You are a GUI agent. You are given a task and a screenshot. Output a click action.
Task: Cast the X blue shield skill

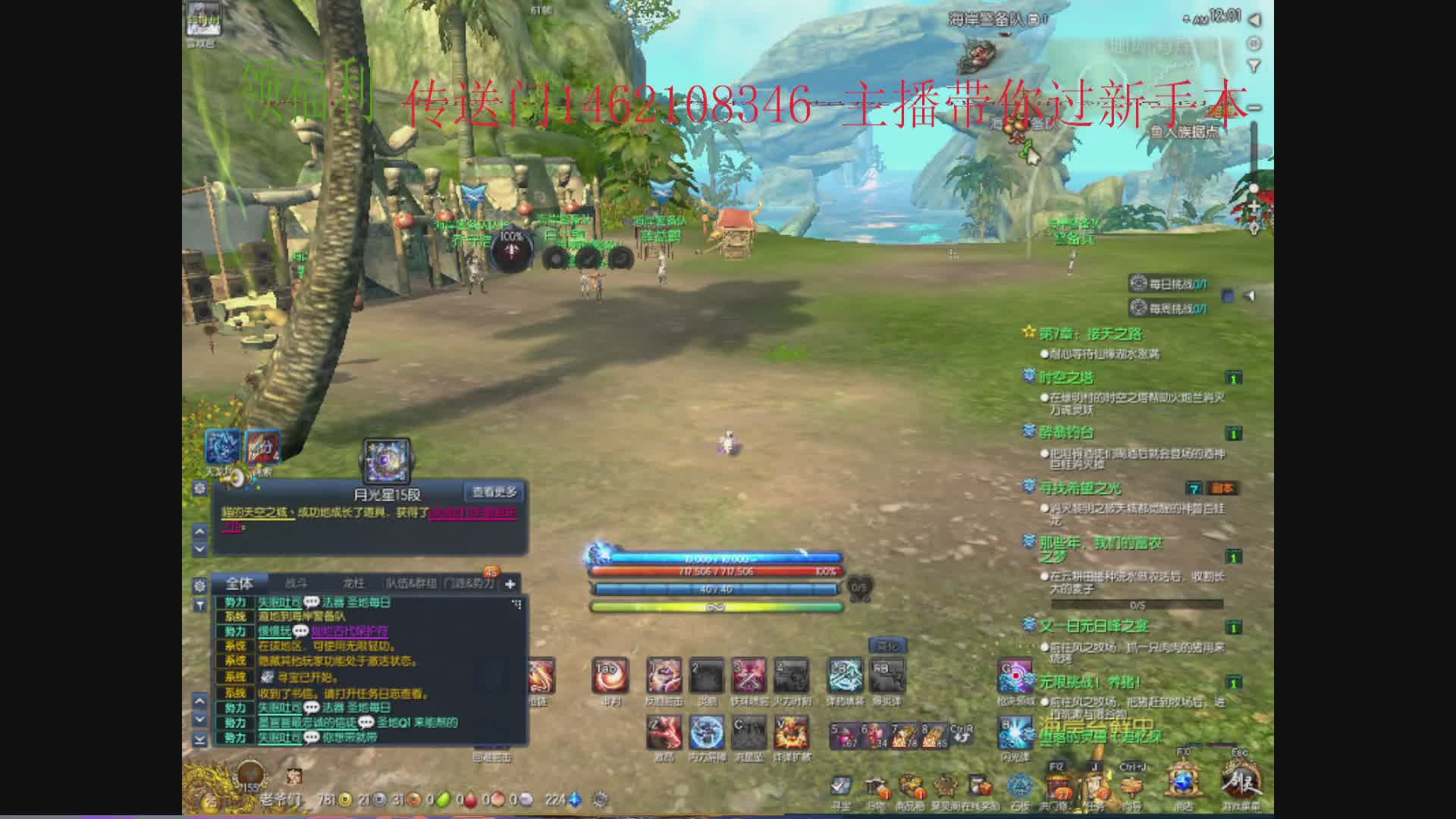706,733
